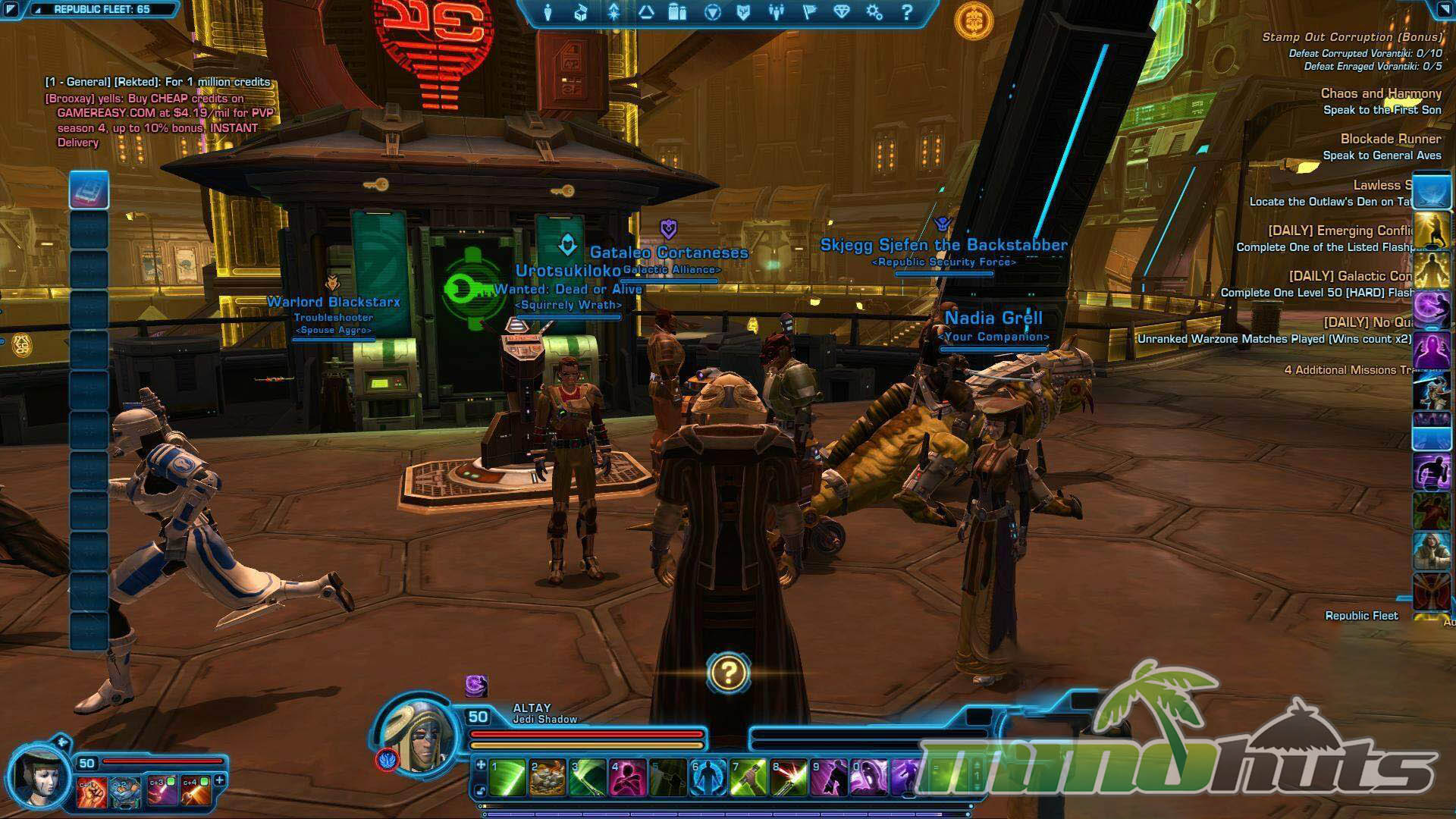Use the slot 2 rock debris ability
Viewport: 1456px width, 819px height.
pyautogui.click(x=548, y=778)
